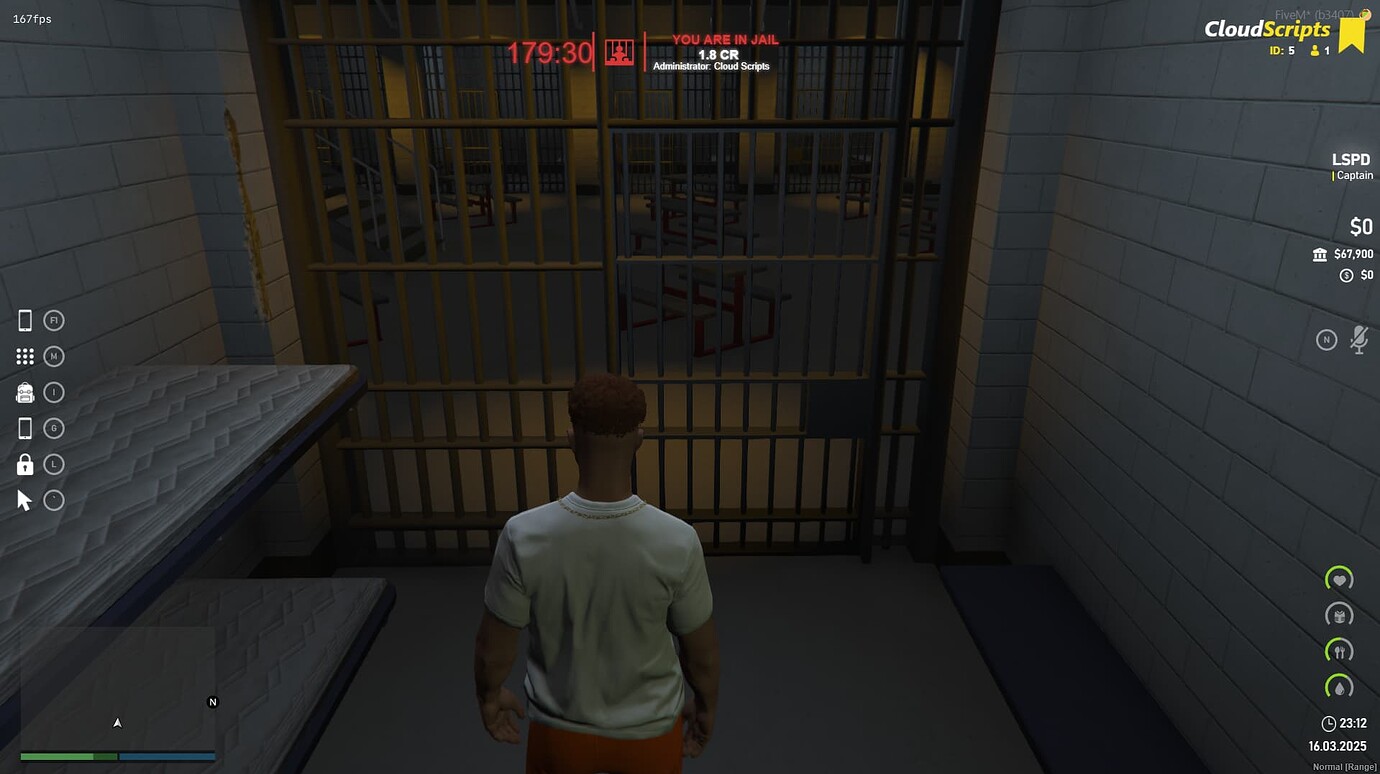The width and height of the screenshot is (1380, 774).
Task: Click the ID: 5 player identifier
Action: tap(1280, 49)
